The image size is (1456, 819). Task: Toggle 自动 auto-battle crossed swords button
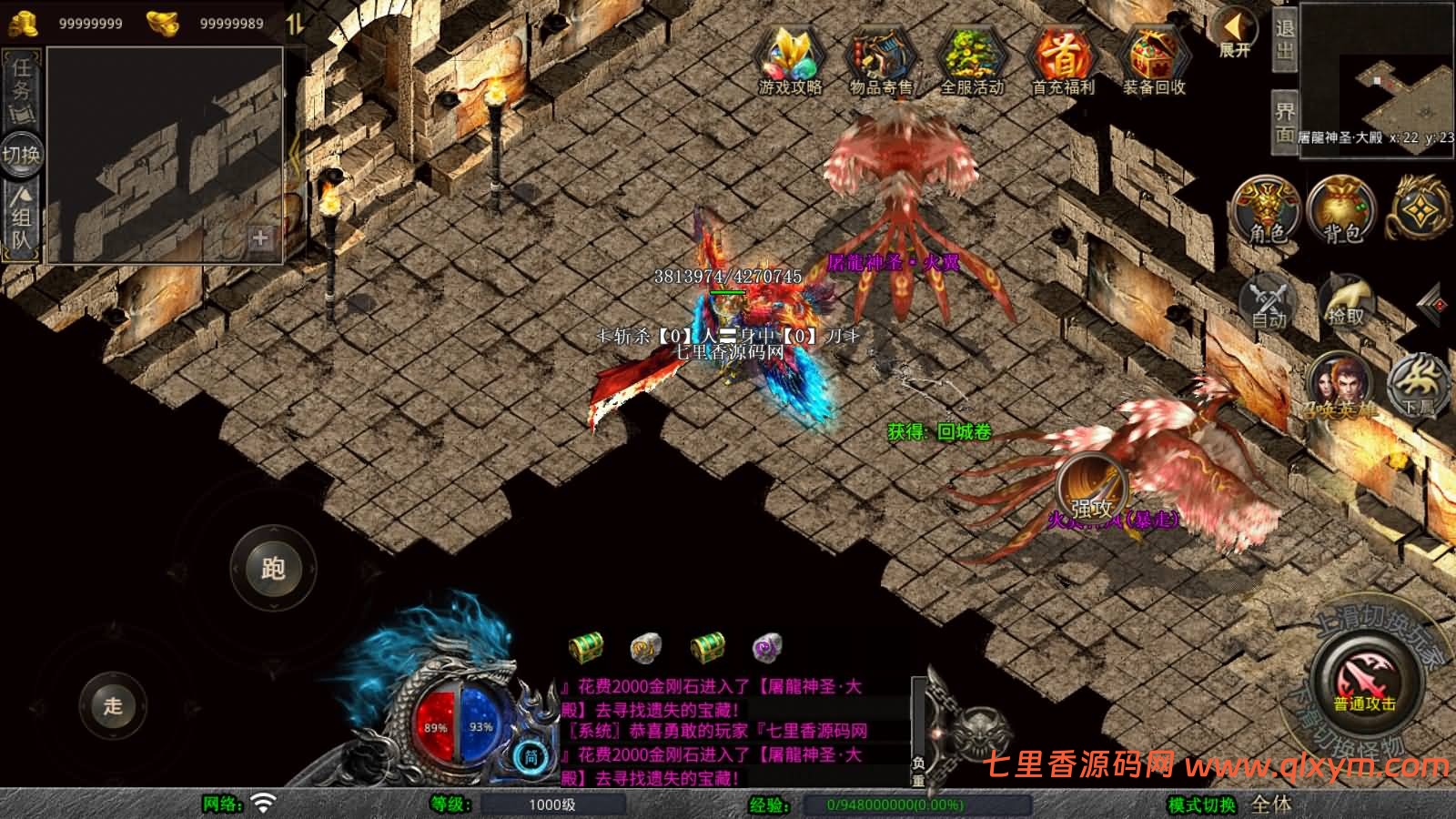point(1268,300)
